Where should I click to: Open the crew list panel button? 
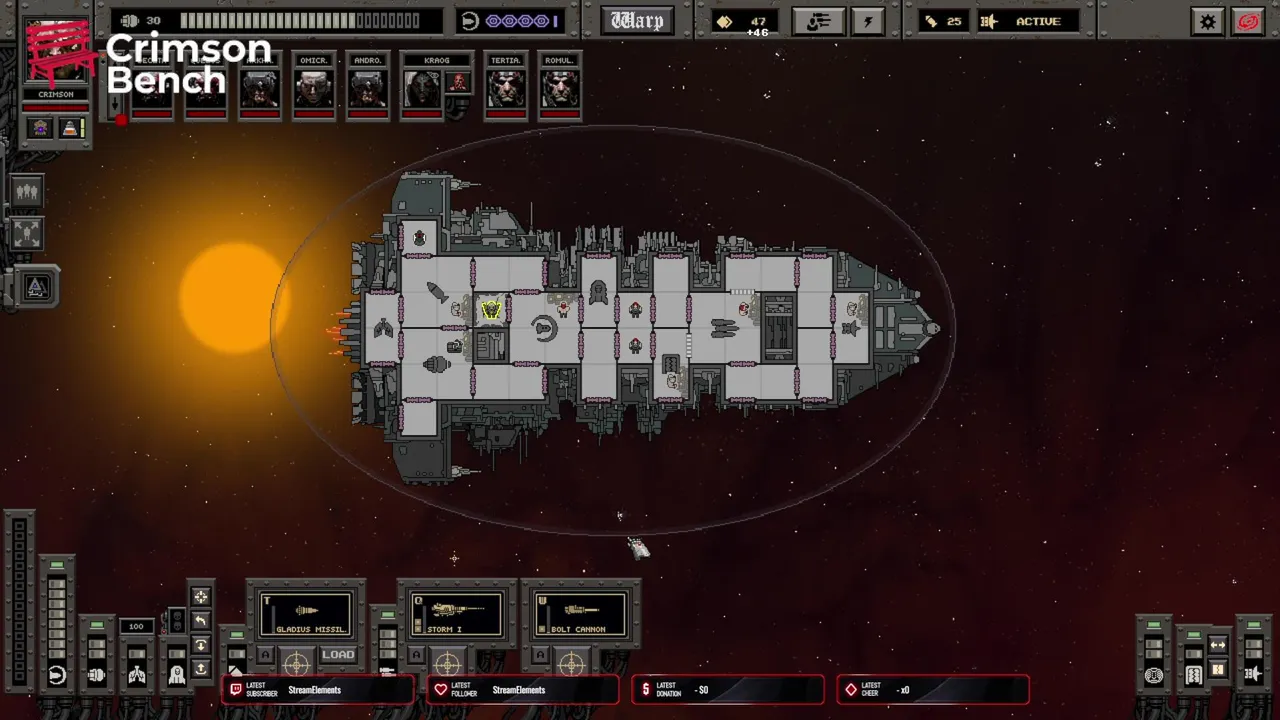coord(817,21)
